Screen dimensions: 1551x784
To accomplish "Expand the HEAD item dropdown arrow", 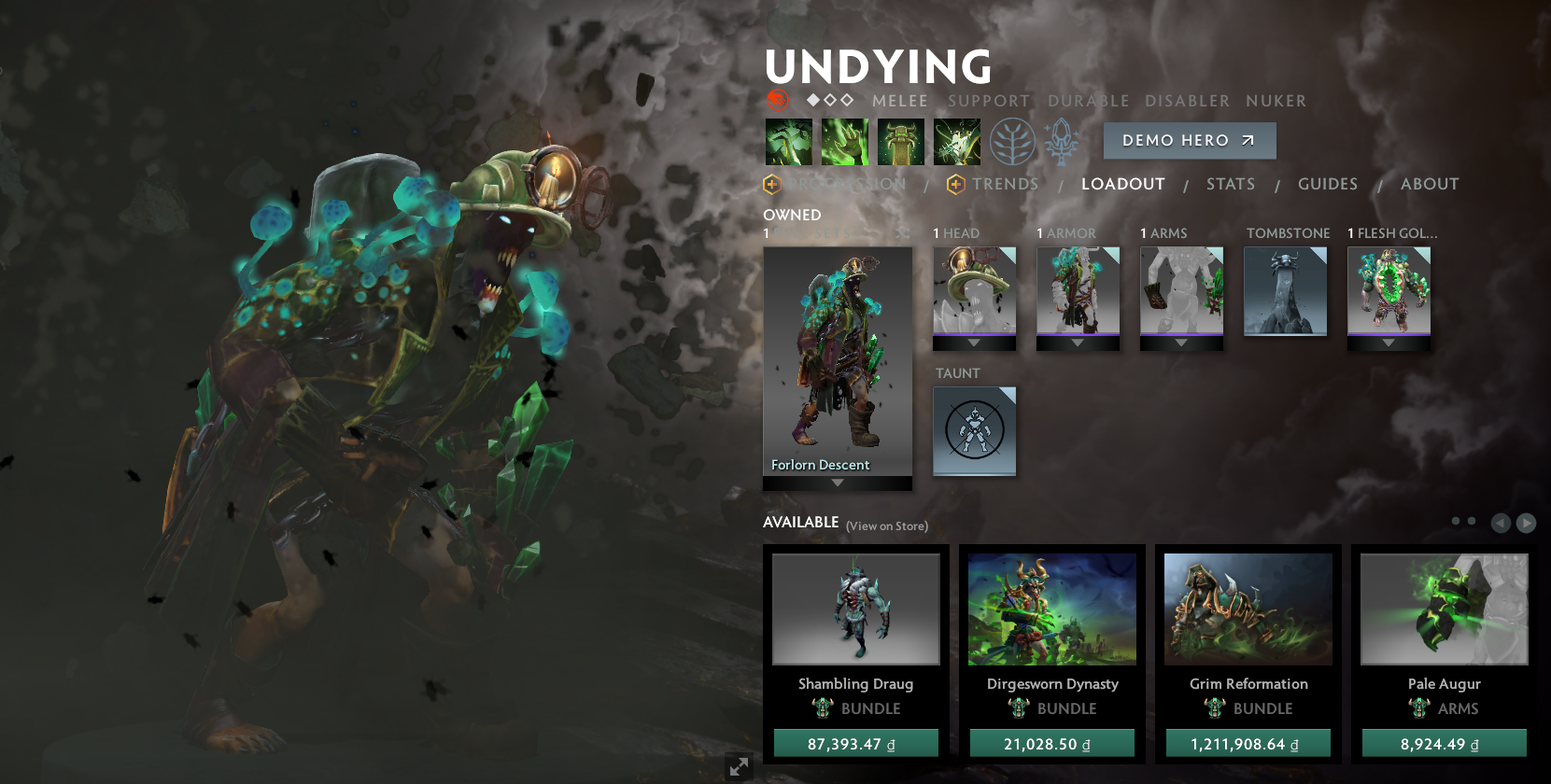I will coord(974,343).
